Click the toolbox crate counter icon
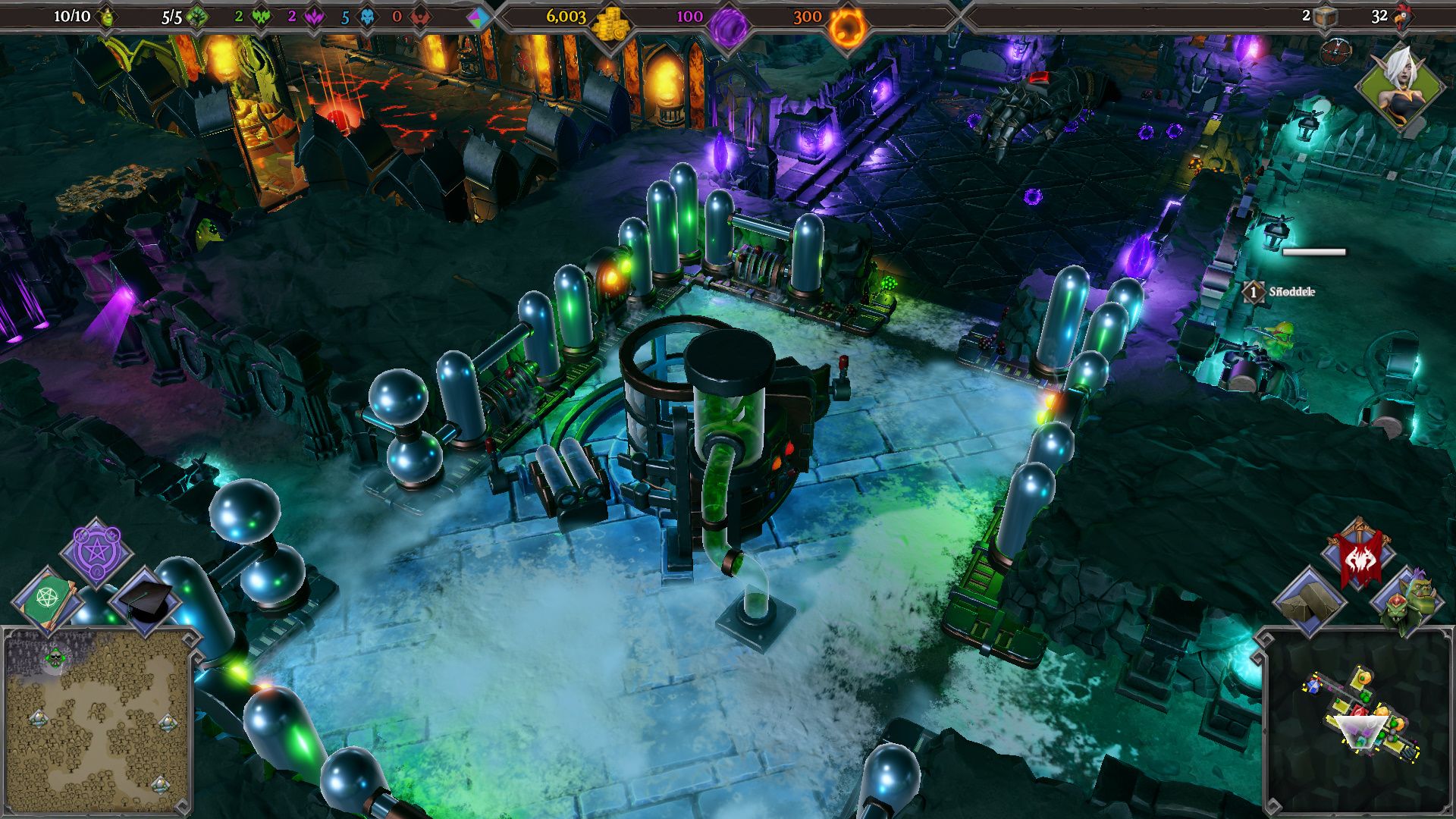This screenshot has height=819, width=1456. [1325, 17]
